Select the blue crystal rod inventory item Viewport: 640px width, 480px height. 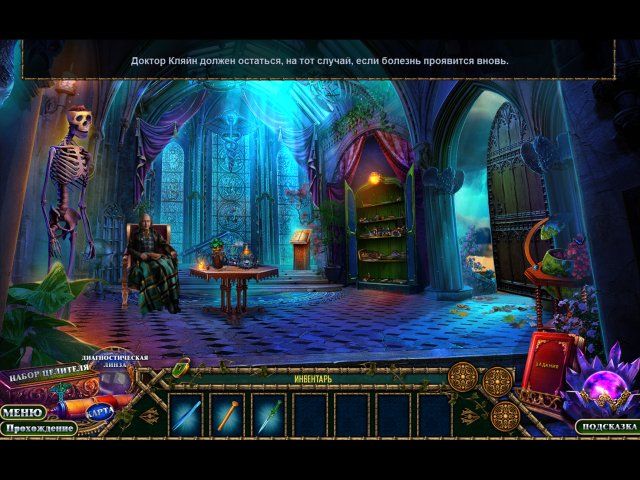click(185, 415)
